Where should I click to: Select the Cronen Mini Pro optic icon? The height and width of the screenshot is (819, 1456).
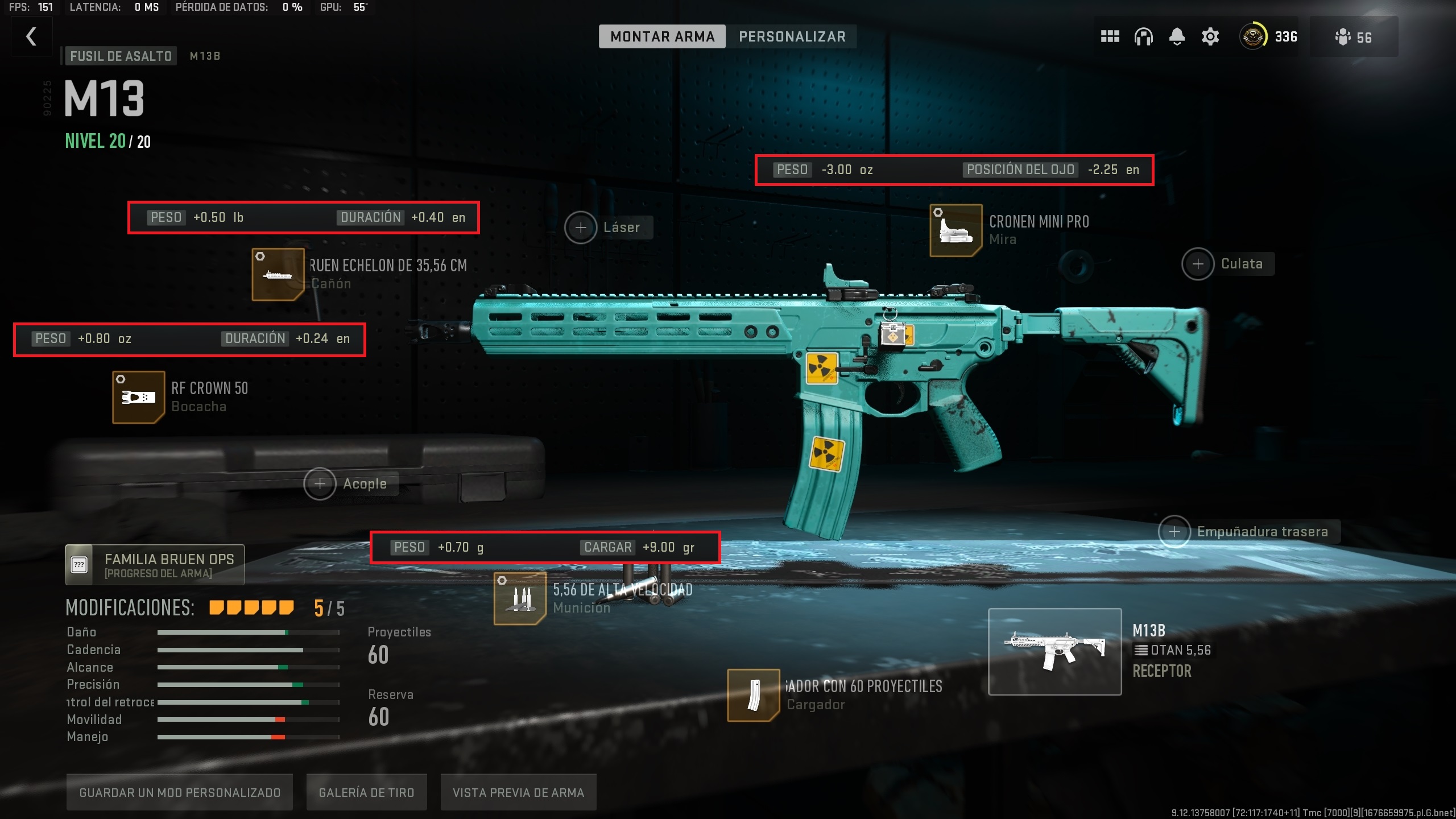point(955,230)
